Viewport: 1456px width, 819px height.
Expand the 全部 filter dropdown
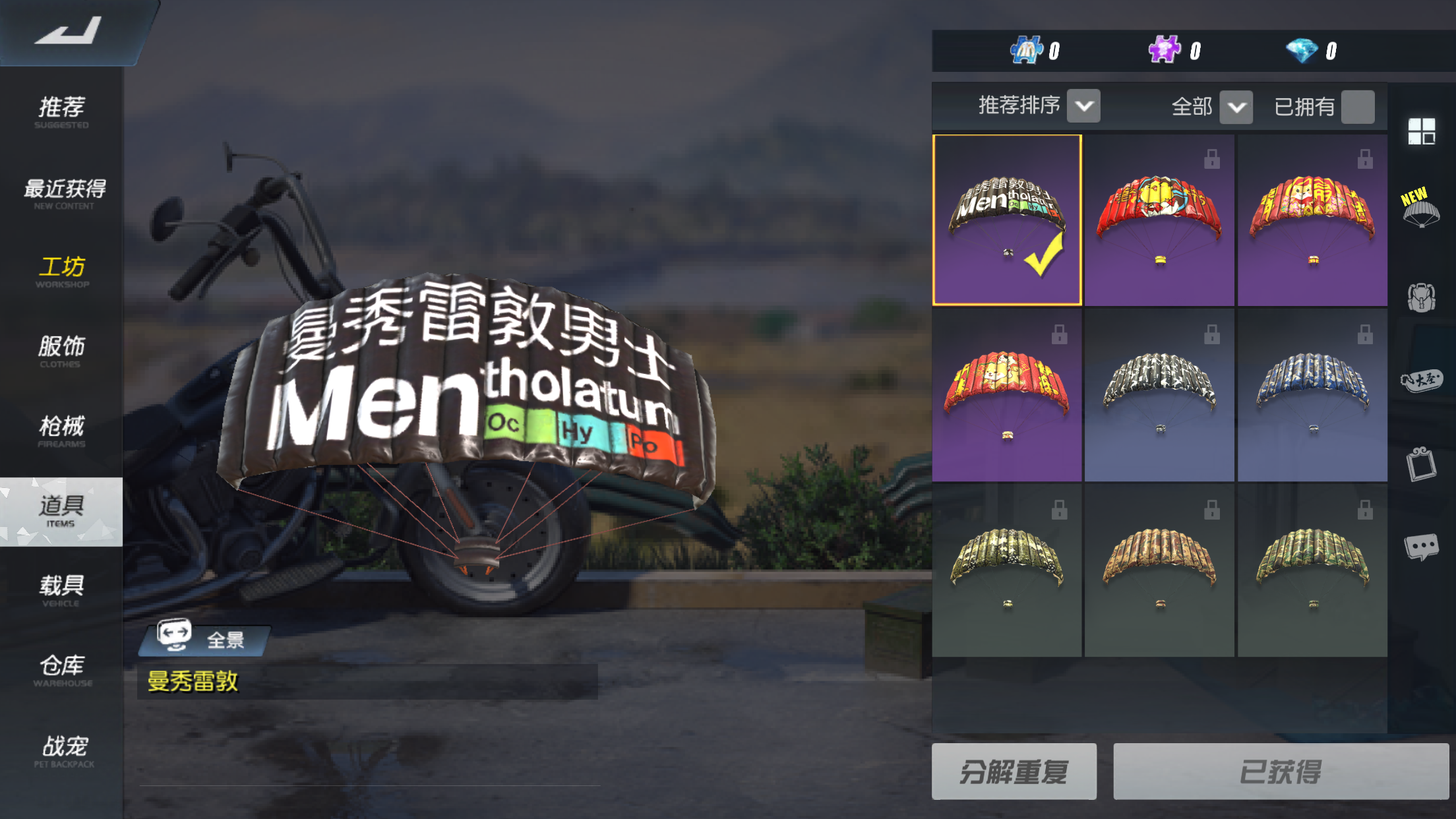pyautogui.click(x=1236, y=107)
